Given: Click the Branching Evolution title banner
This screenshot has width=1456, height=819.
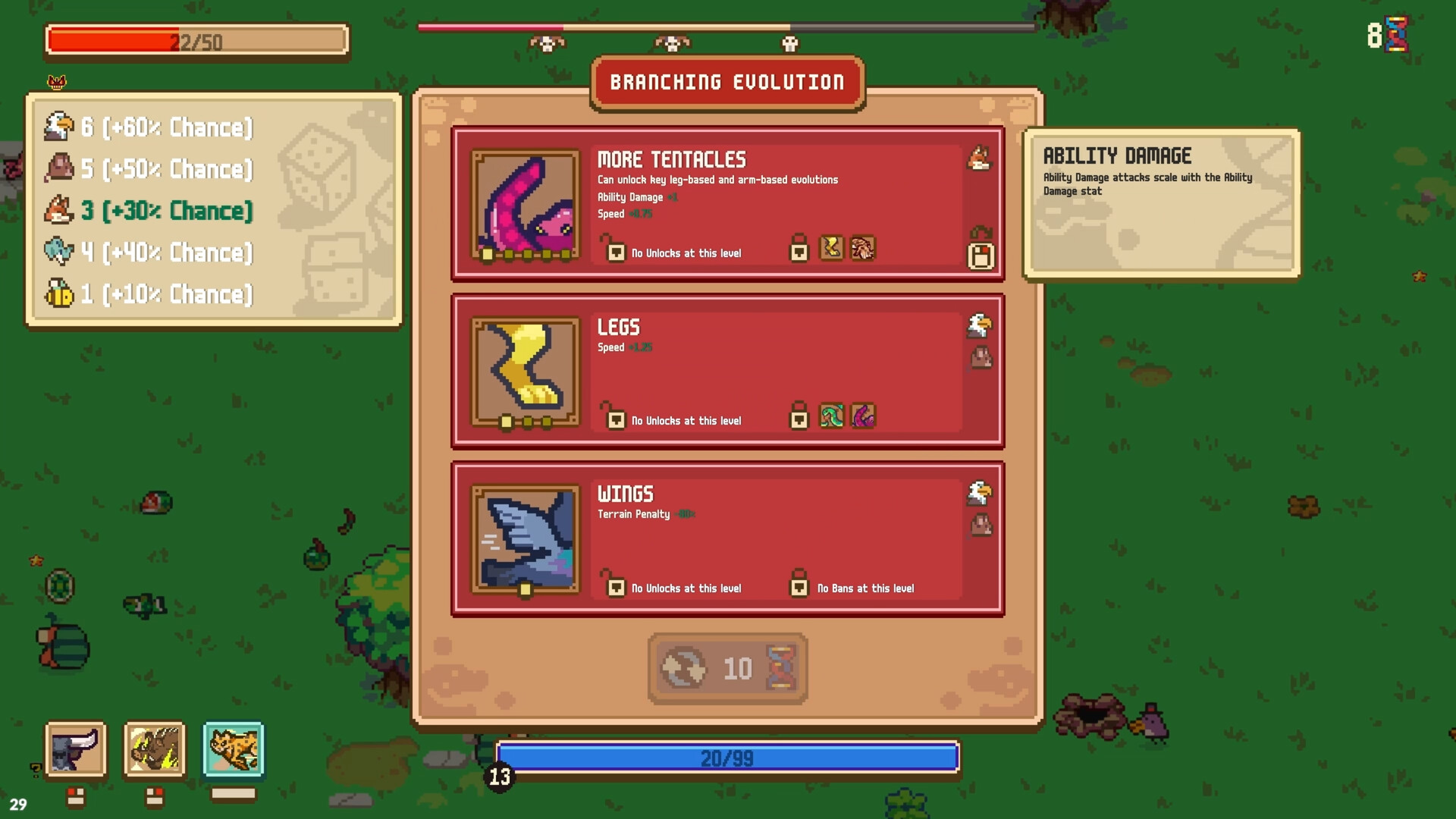Looking at the screenshot, I should click(726, 82).
